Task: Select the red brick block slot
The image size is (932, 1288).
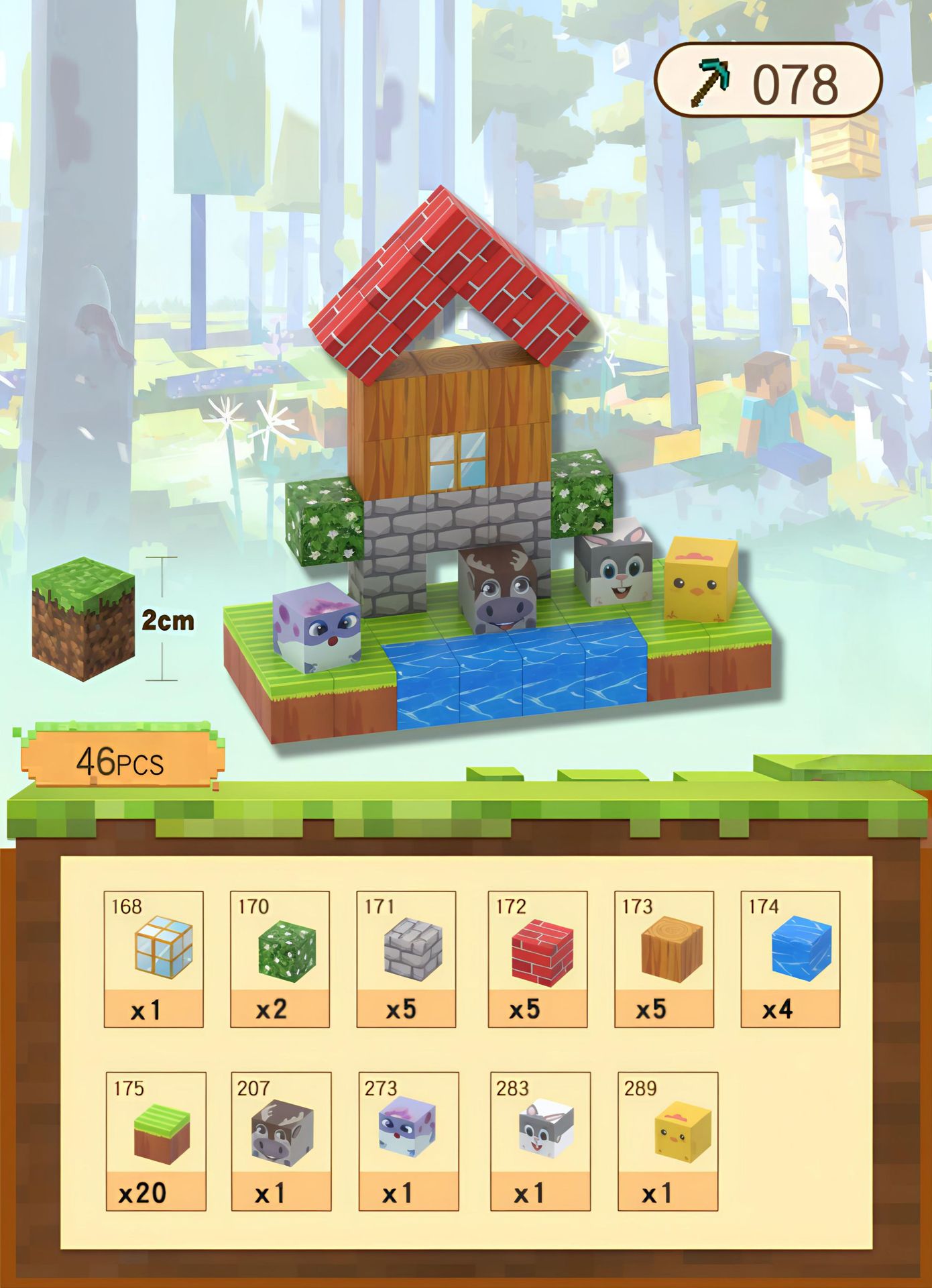Action: tap(538, 959)
